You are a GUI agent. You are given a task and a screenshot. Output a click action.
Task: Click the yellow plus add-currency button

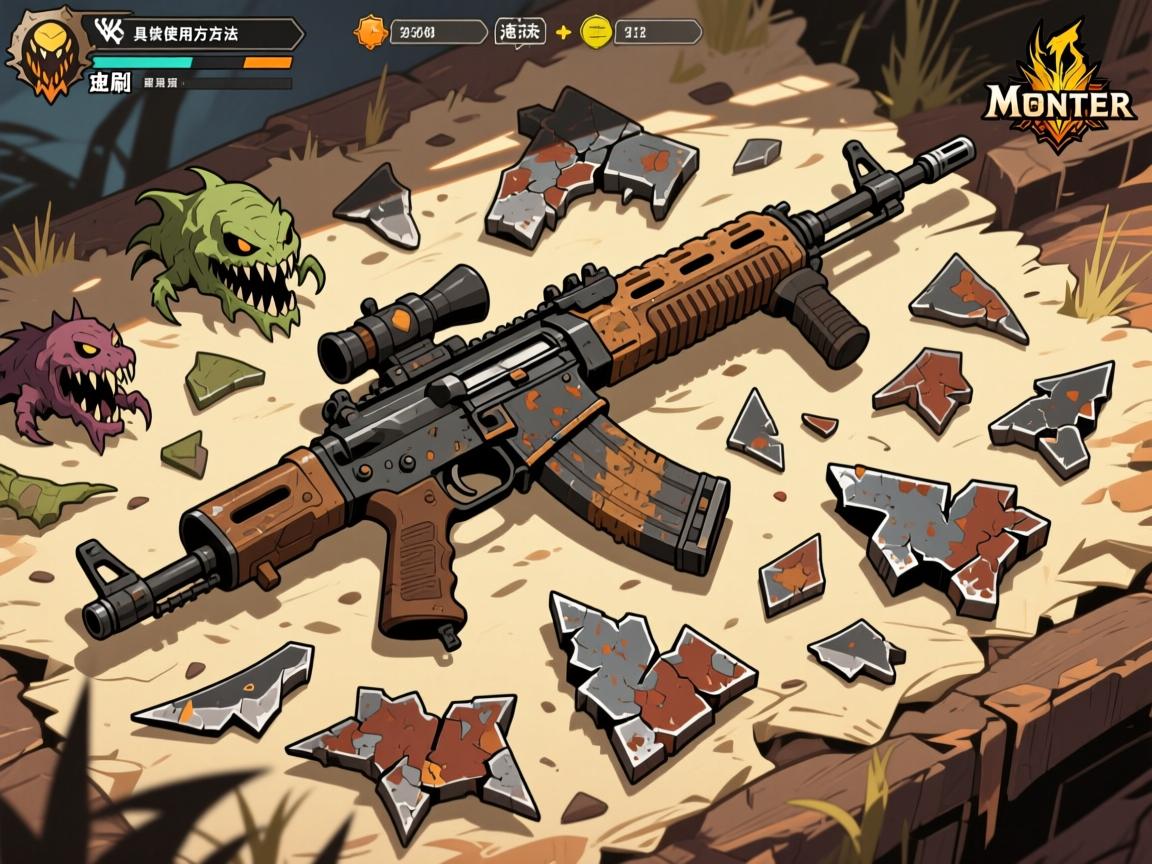point(563,32)
